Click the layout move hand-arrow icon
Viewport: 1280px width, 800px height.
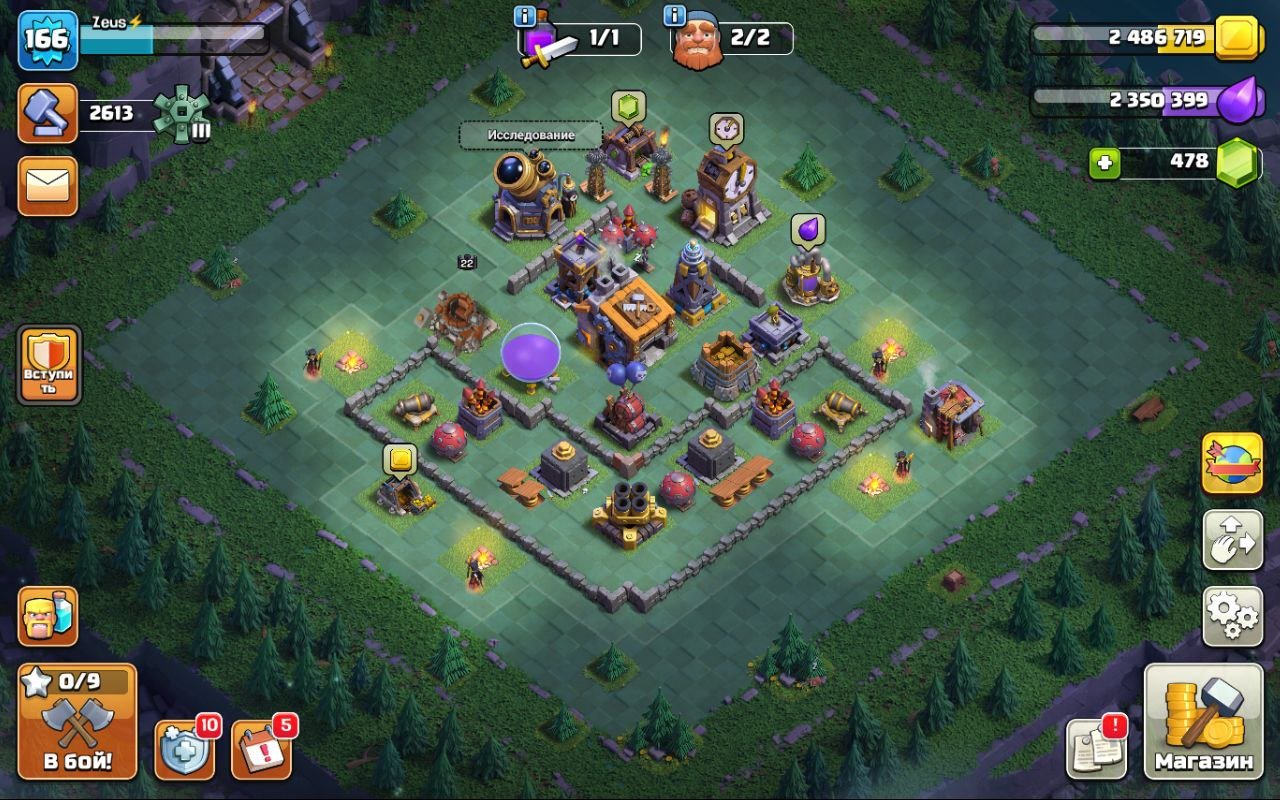pos(1232,541)
